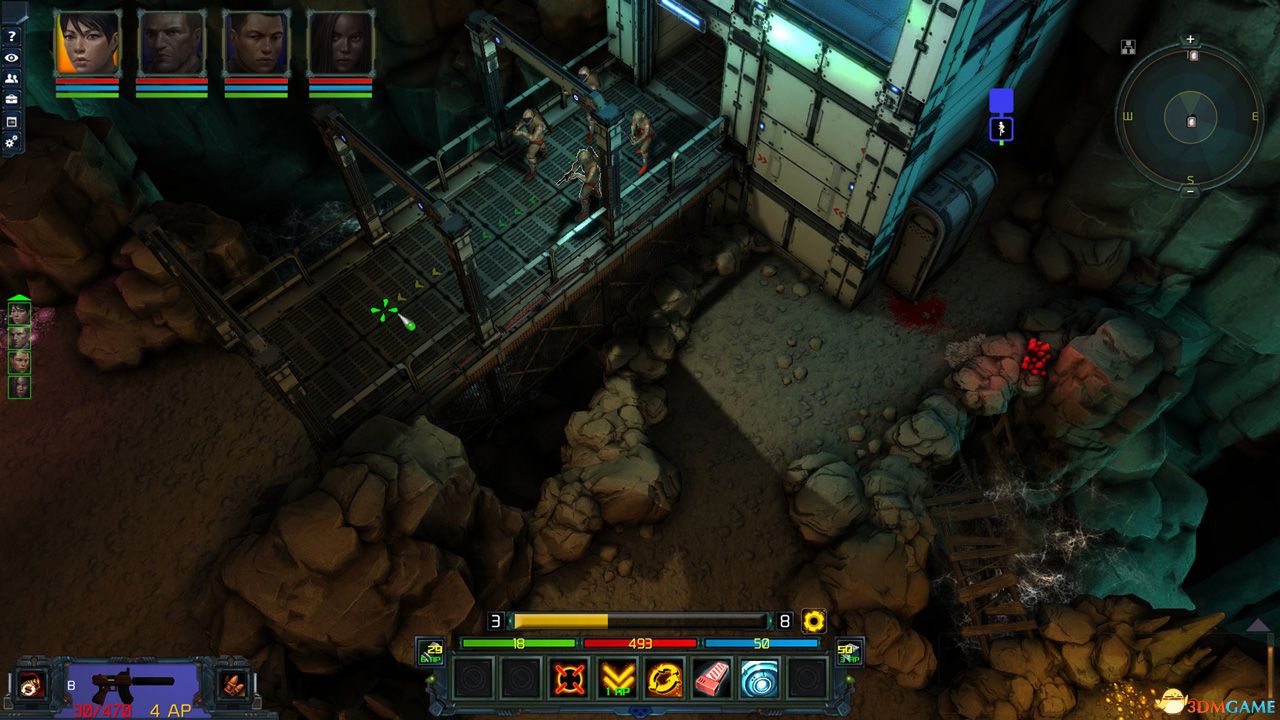Zoom out the minimap with minus button
1280x720 pixels.
[x=1190, y=192]
